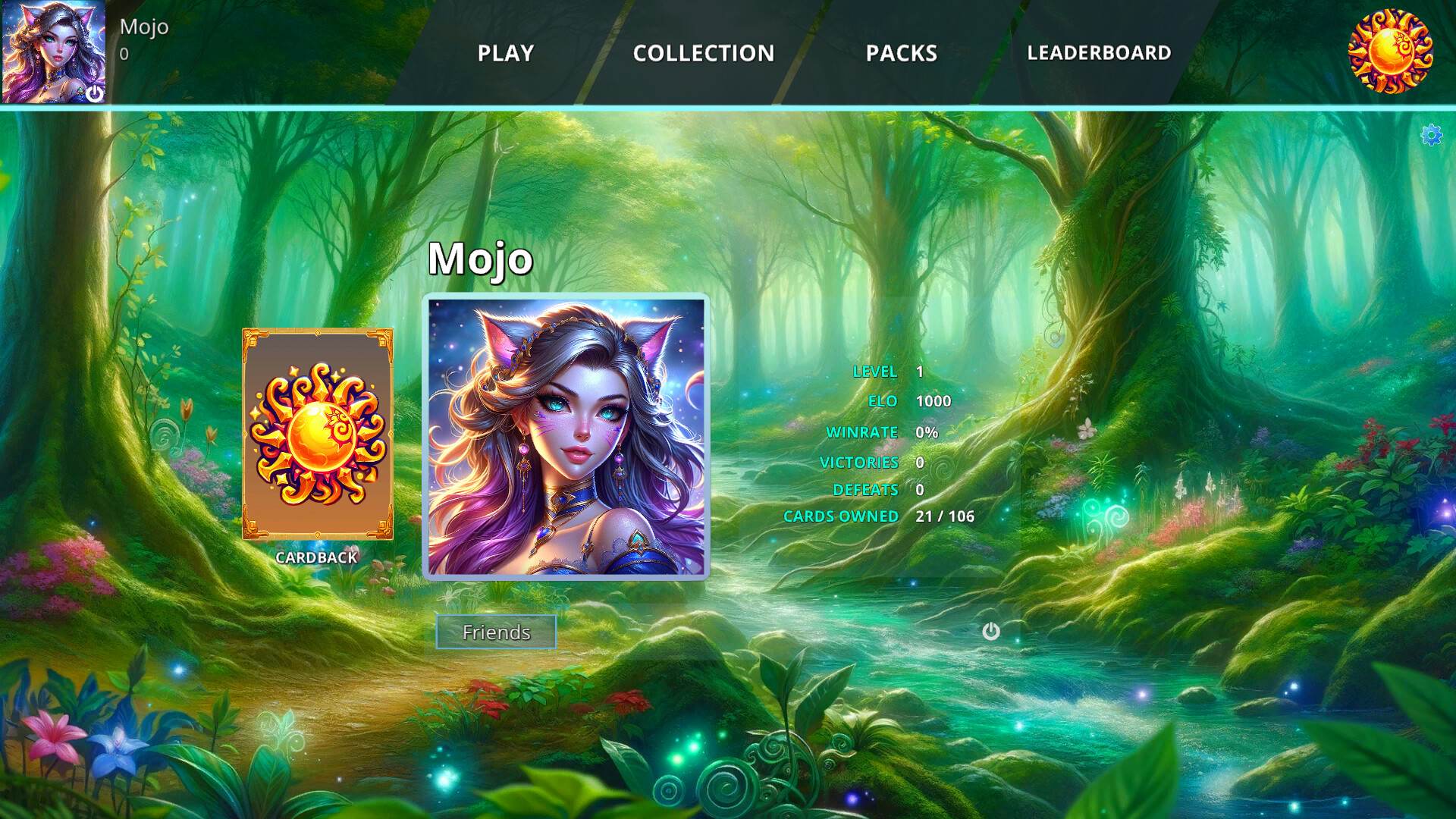View the LEADERBOARD
Screen dimensions: 1456x819
(x=1099, y=52)
